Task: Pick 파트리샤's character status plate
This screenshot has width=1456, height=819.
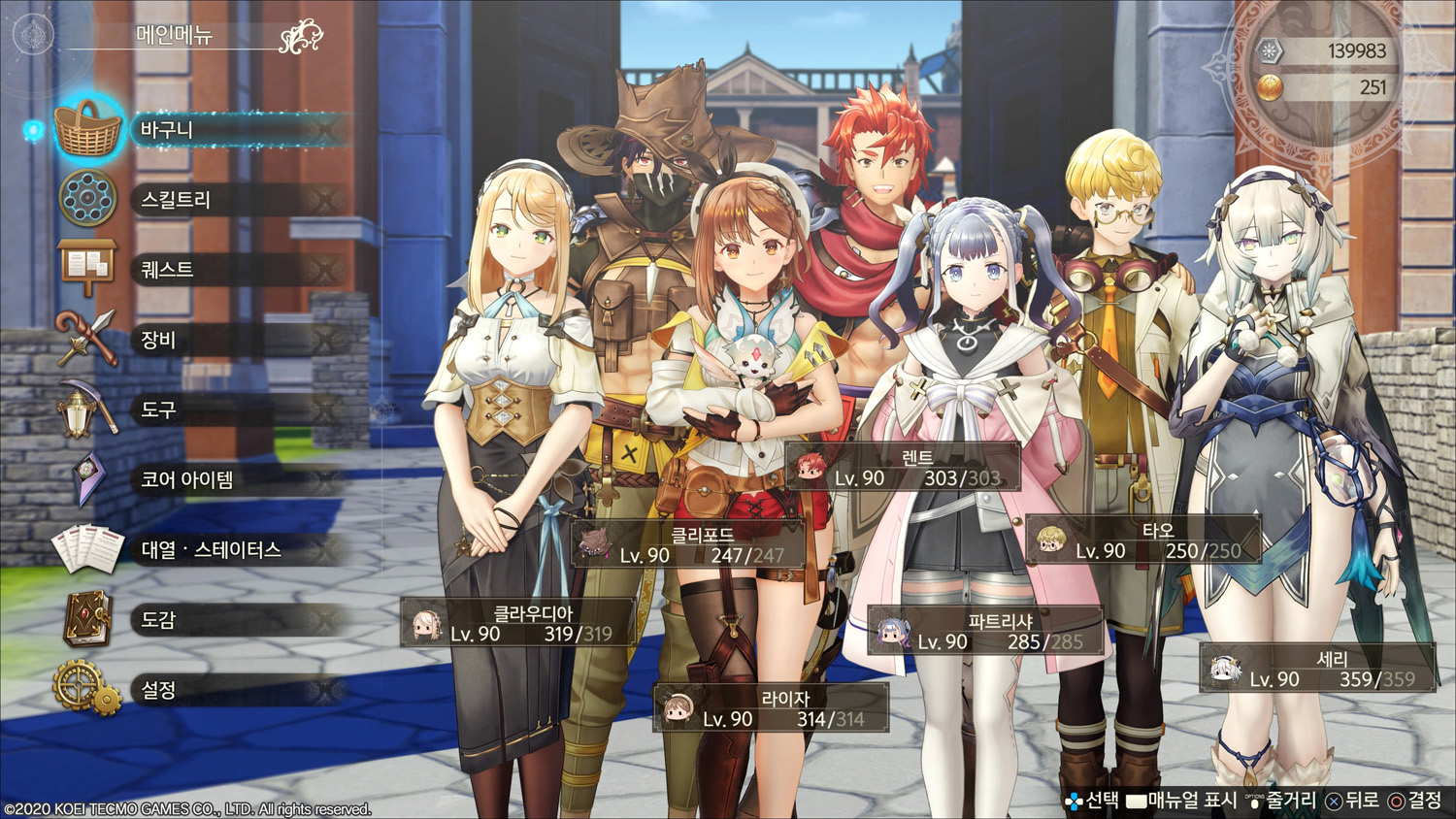Action: (x=985, y=632)
